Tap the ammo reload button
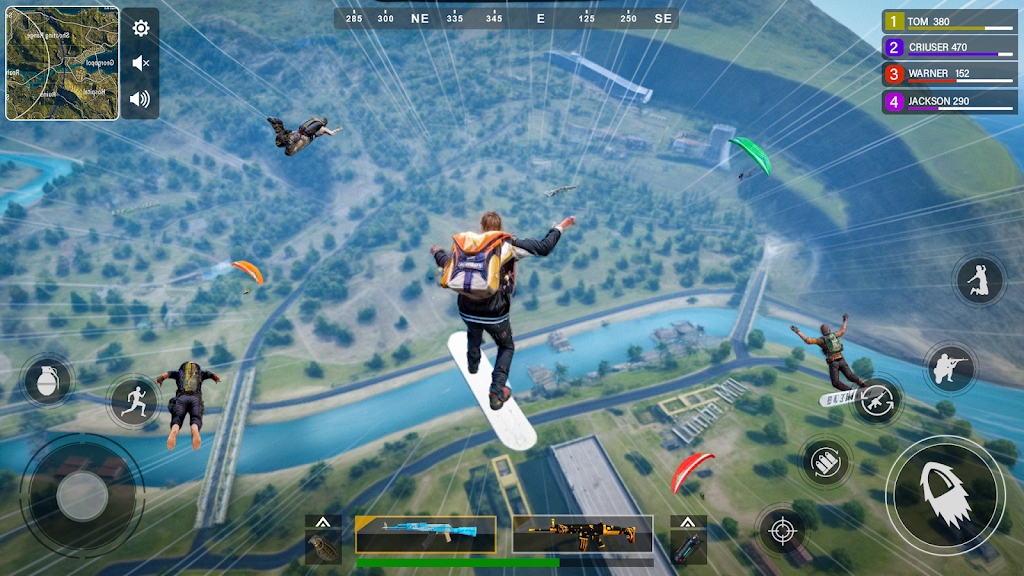The width and height of the screenshot is (1024, 576). [x=826, y=462]
